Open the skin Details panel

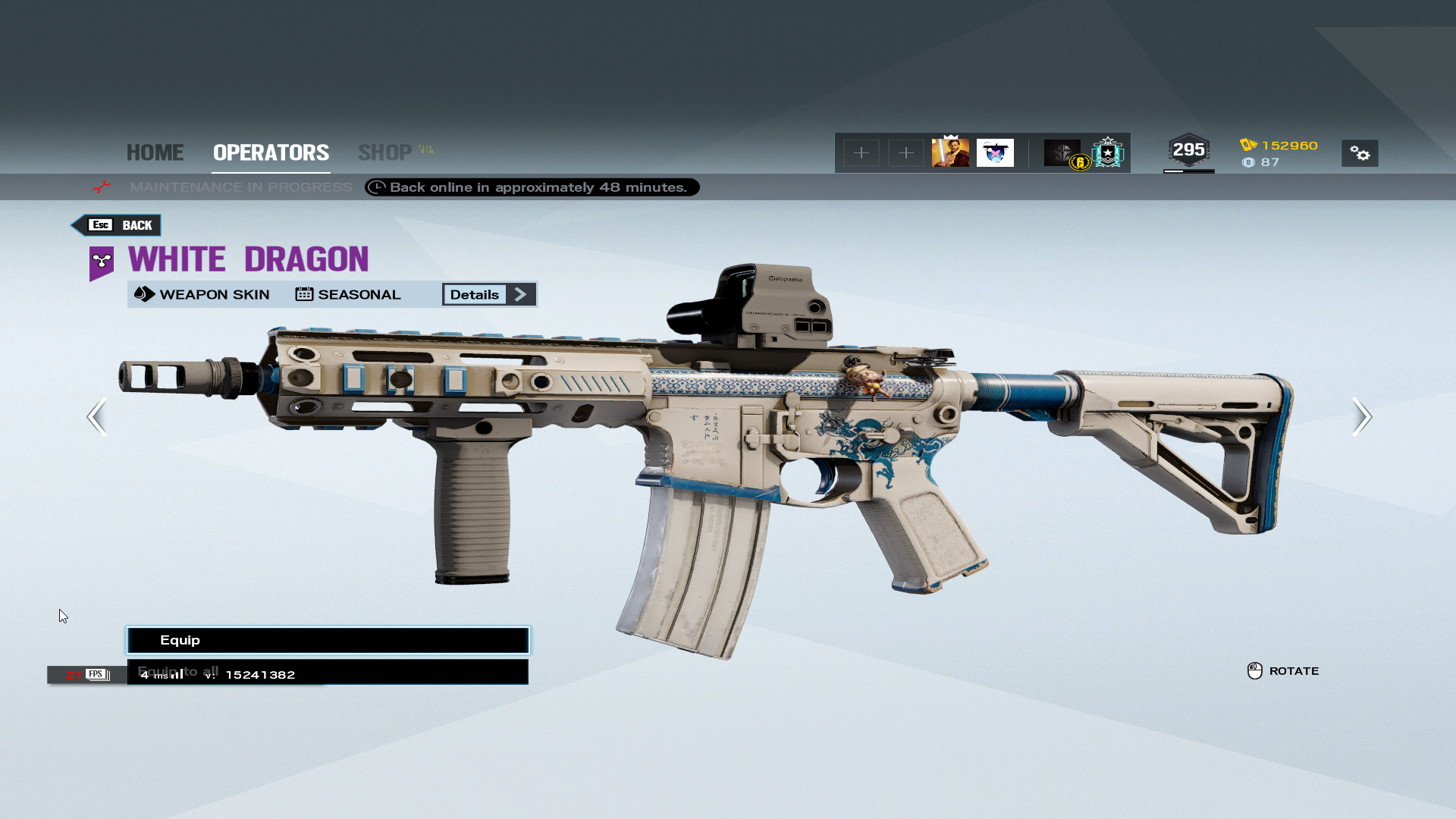click(x=488, y=294)
